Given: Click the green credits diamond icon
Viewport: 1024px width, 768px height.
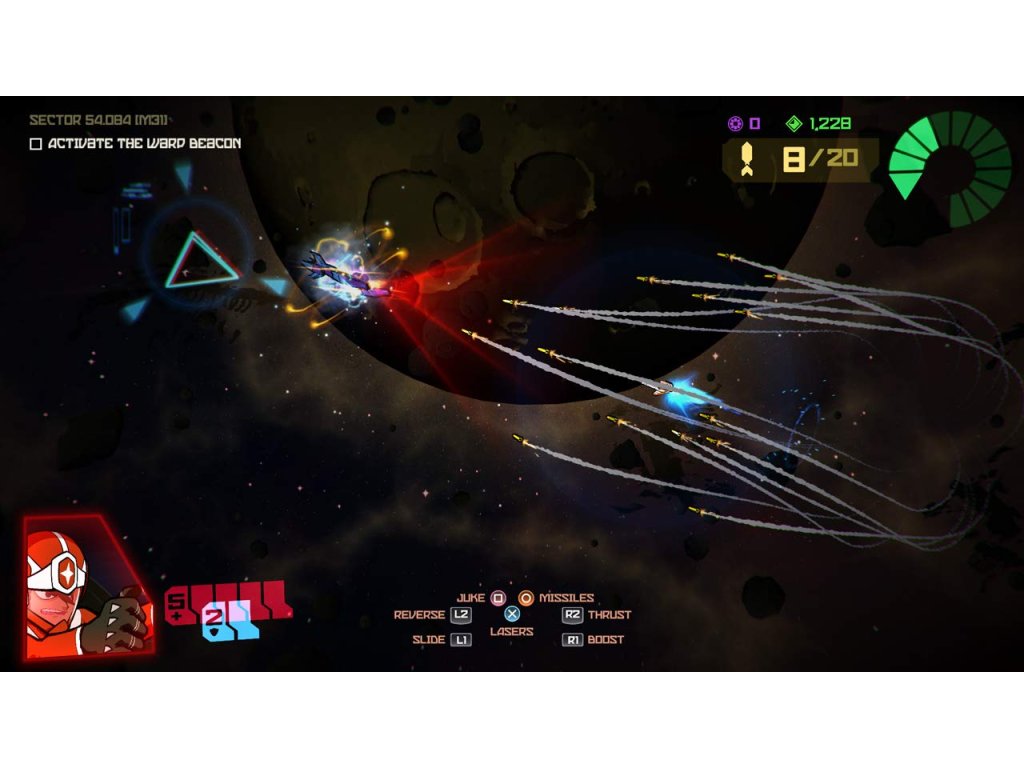Looking at the screenshot, I should (794, 124).
